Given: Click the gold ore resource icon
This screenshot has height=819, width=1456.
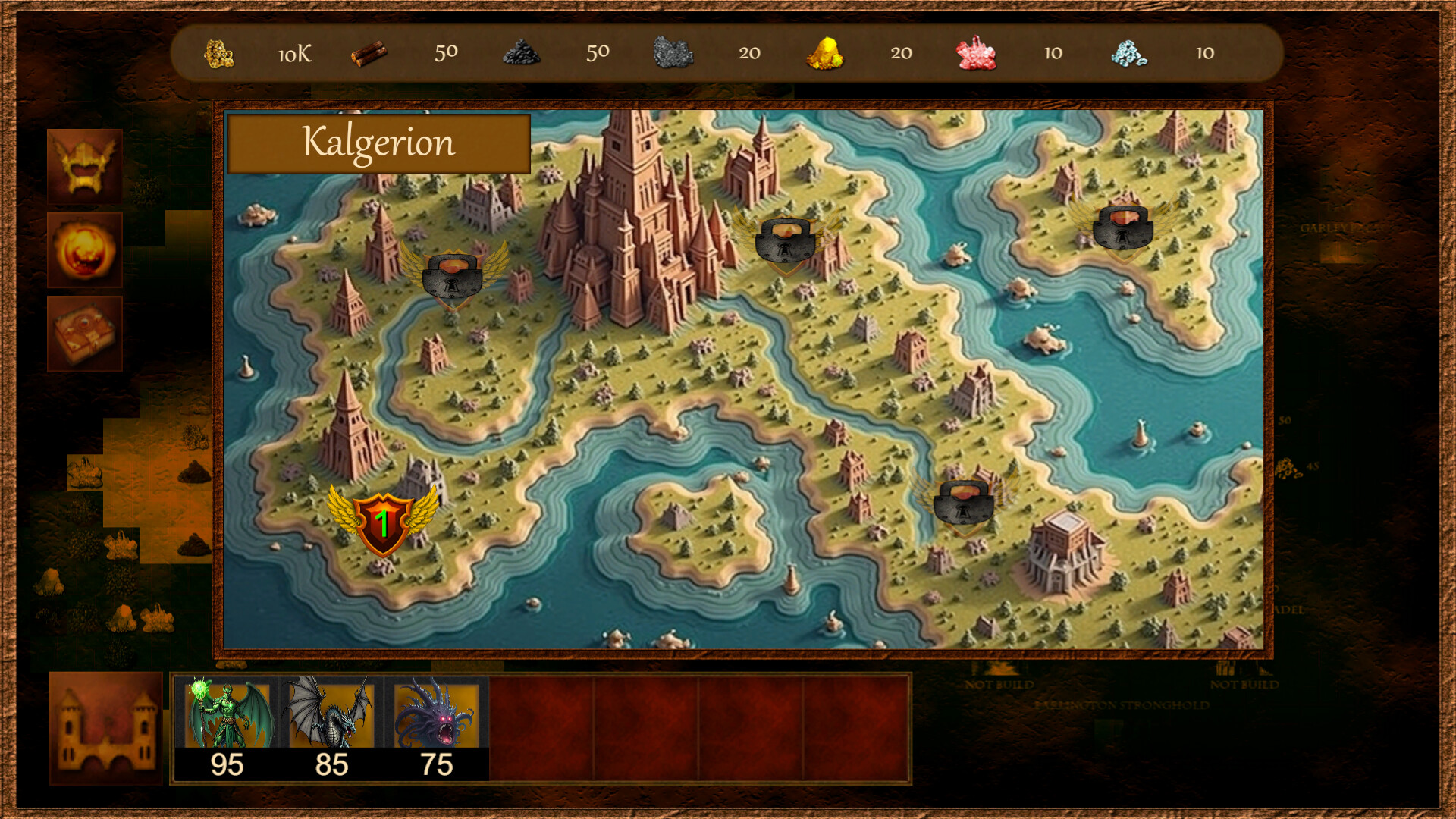Looking at the screenshot, I should pyautogui.click(x=825, y=55).
